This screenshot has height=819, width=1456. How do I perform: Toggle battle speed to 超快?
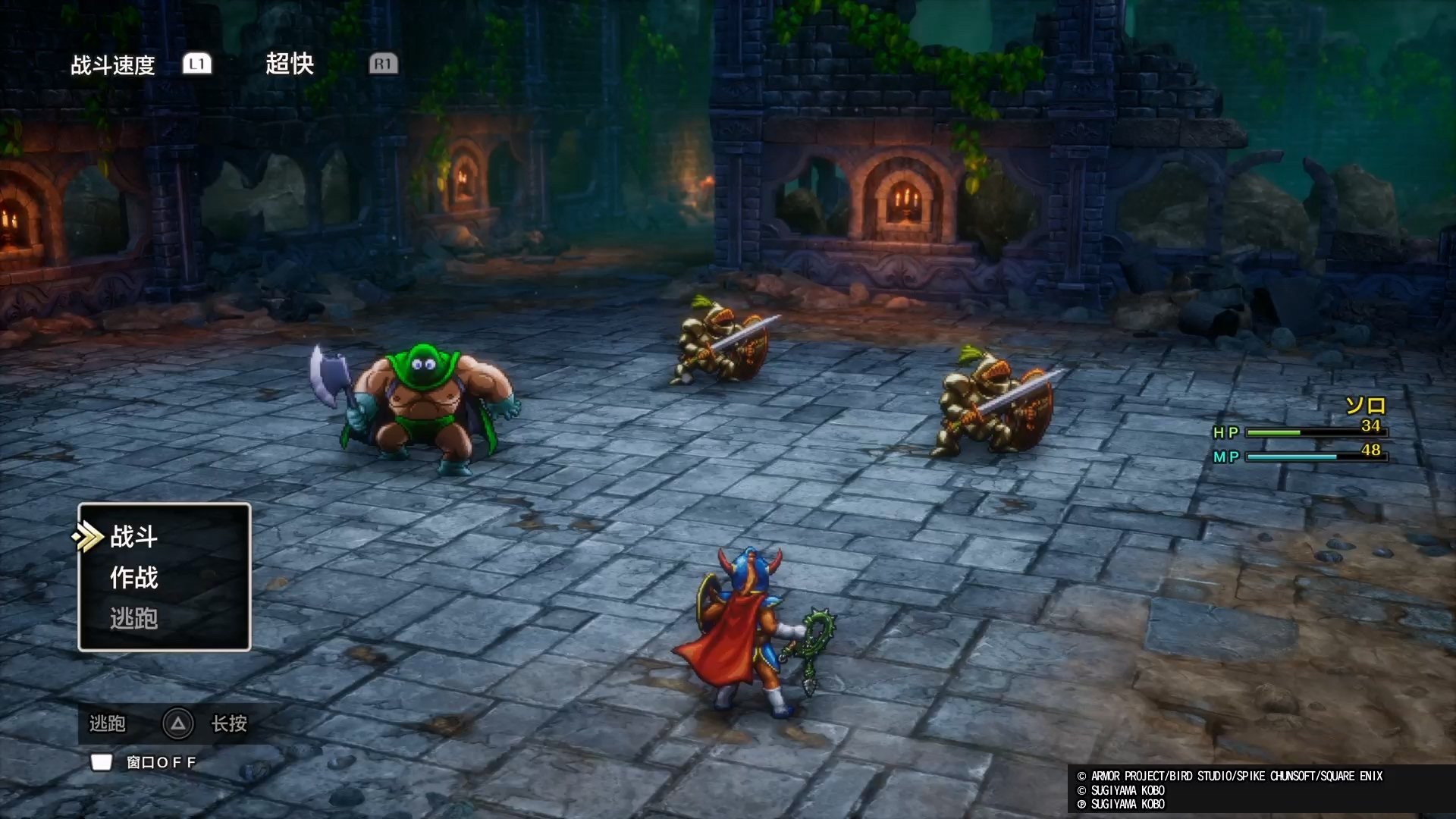290,64
